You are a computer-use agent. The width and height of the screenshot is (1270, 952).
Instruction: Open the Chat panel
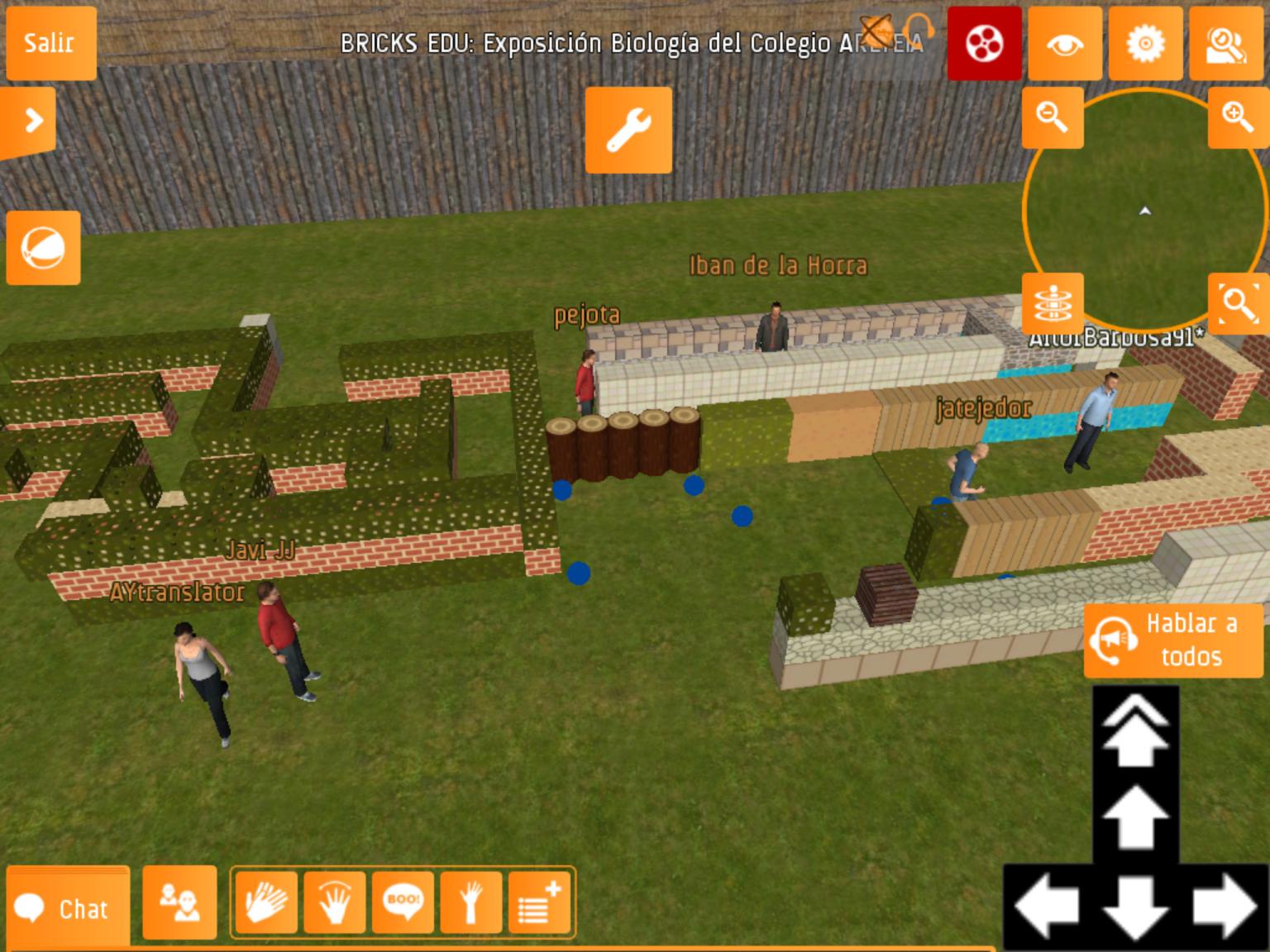pos(68,907)
